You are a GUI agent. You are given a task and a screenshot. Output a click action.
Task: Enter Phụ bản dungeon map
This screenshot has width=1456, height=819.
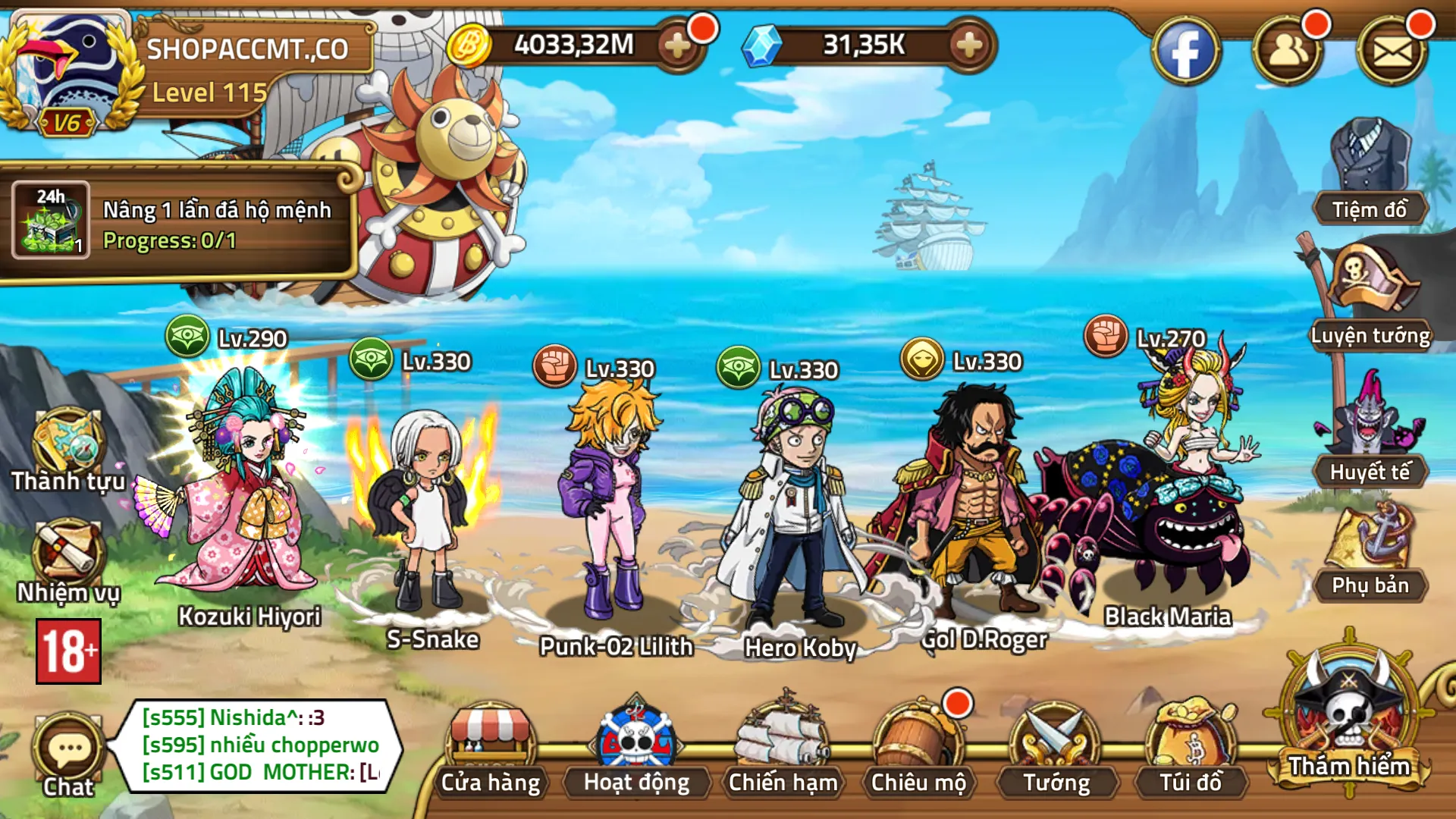click(1370, 550)
